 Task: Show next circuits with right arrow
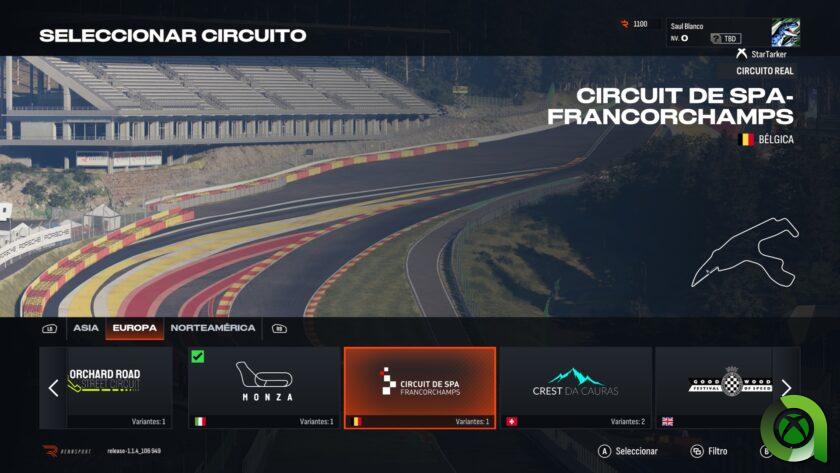787,387
